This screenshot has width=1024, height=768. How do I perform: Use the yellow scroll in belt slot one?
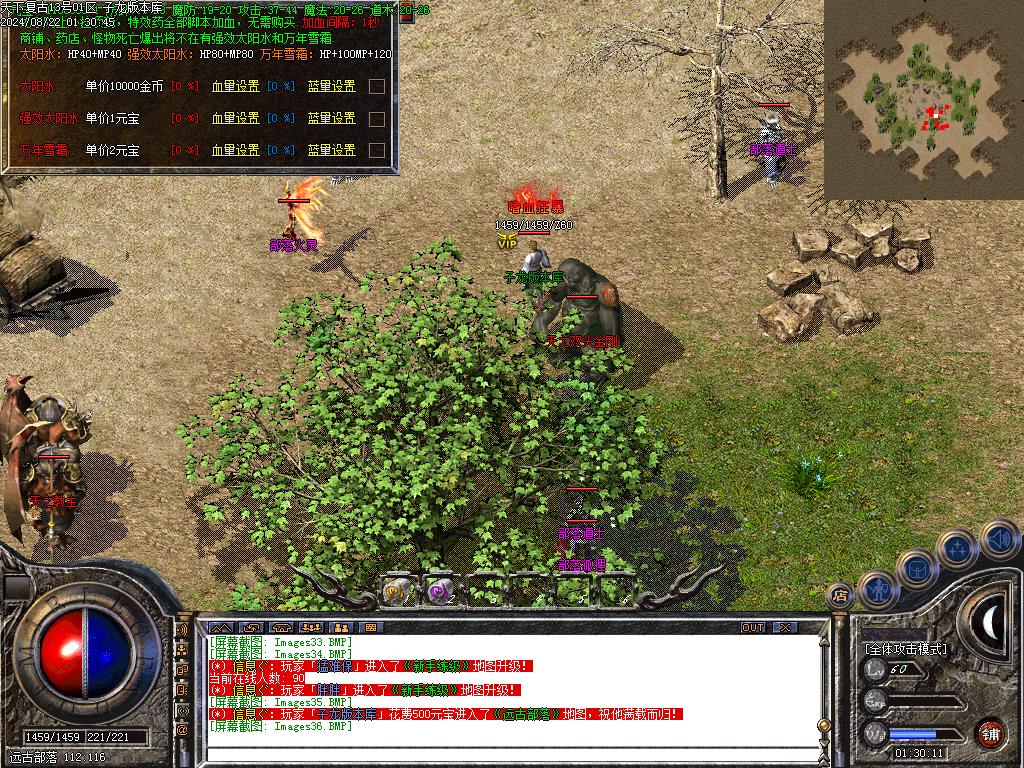click(x=399, y=591)
